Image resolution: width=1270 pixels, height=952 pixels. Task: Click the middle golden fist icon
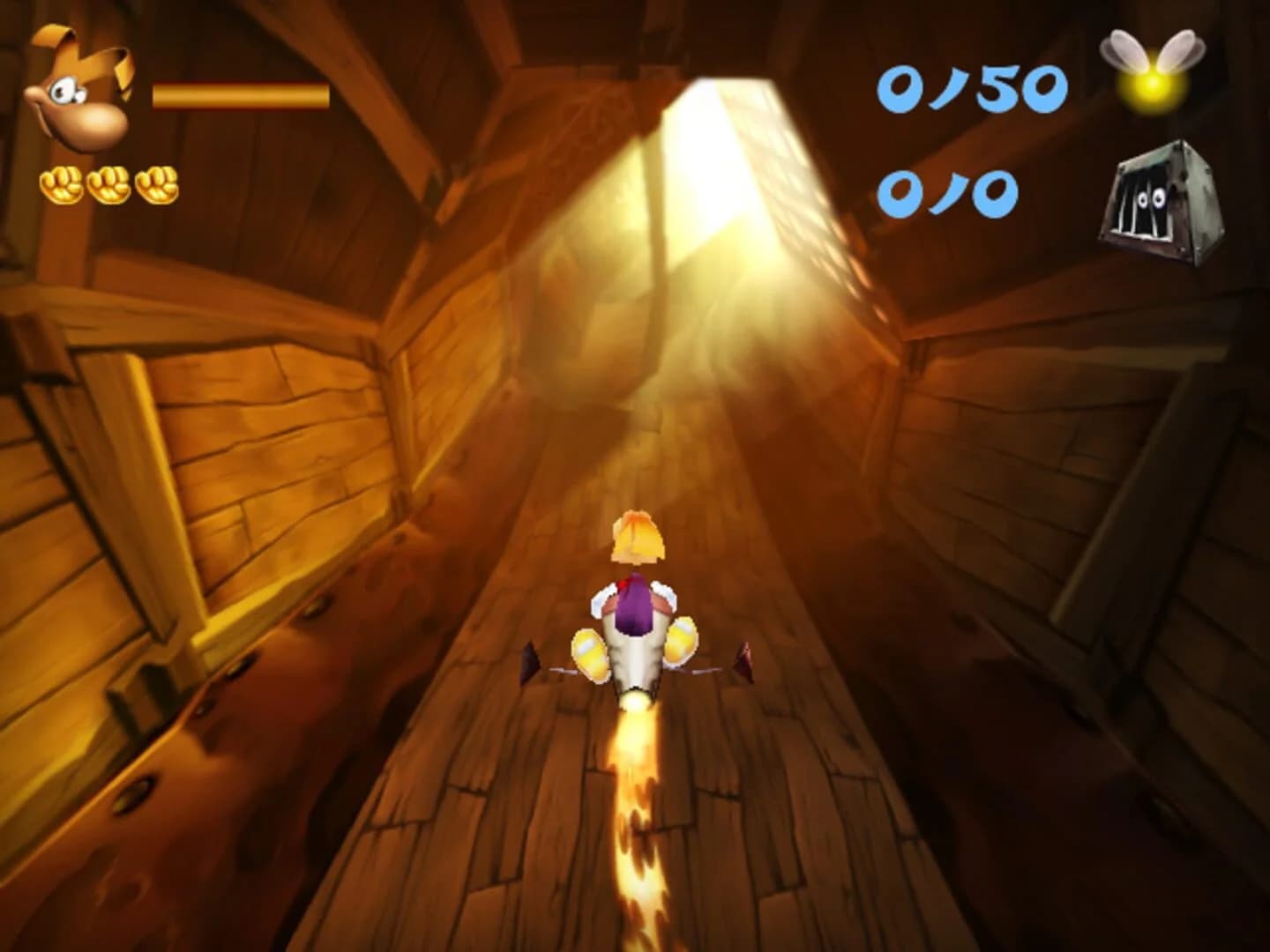pos(108,182)
